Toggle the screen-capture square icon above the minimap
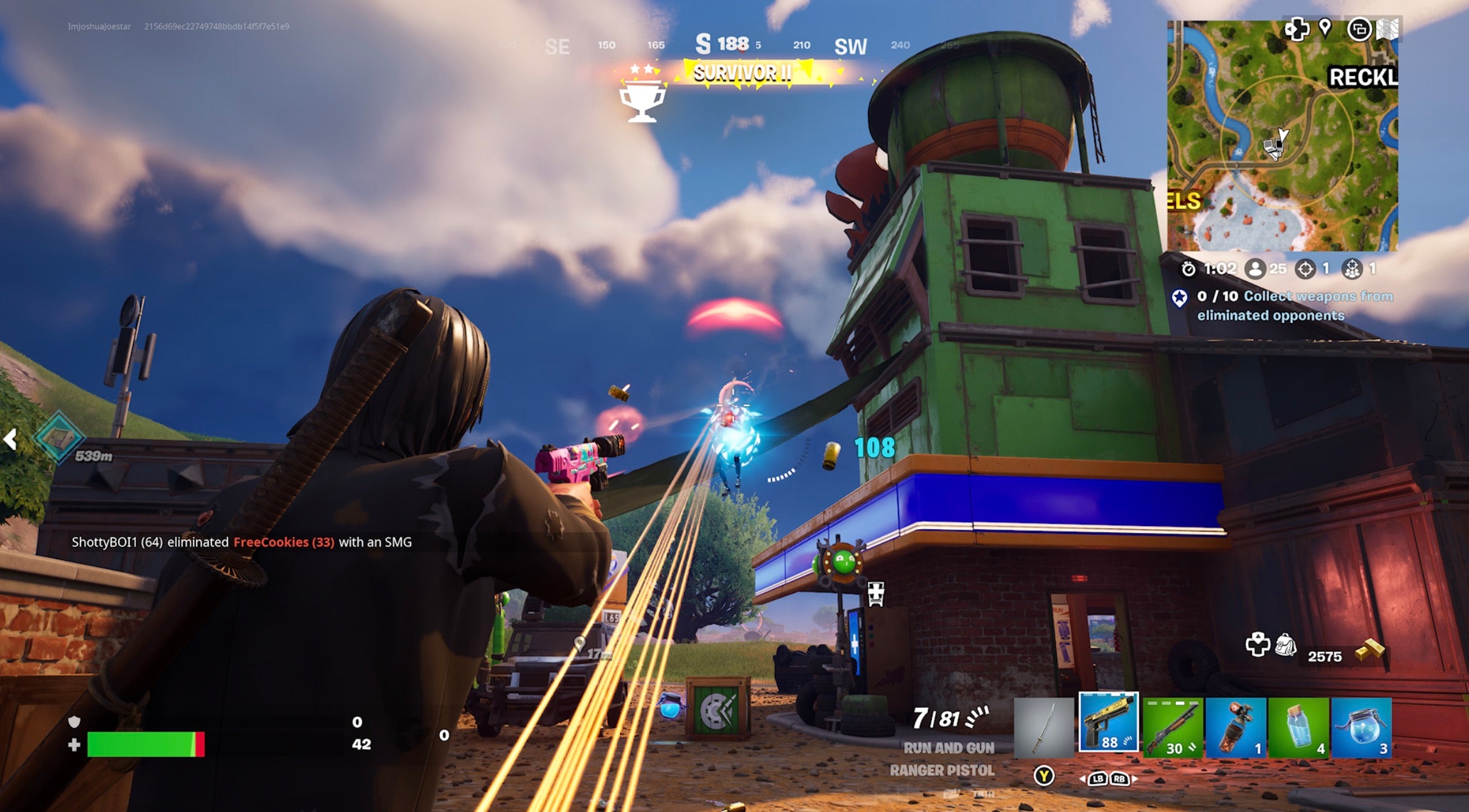 1360,30
